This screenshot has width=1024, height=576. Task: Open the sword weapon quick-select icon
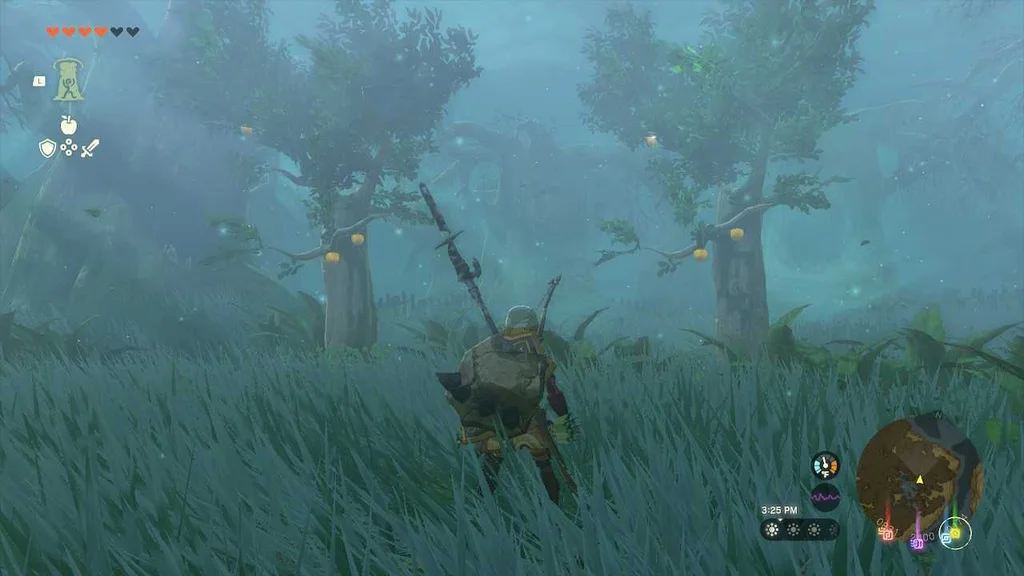coord(90,149)
